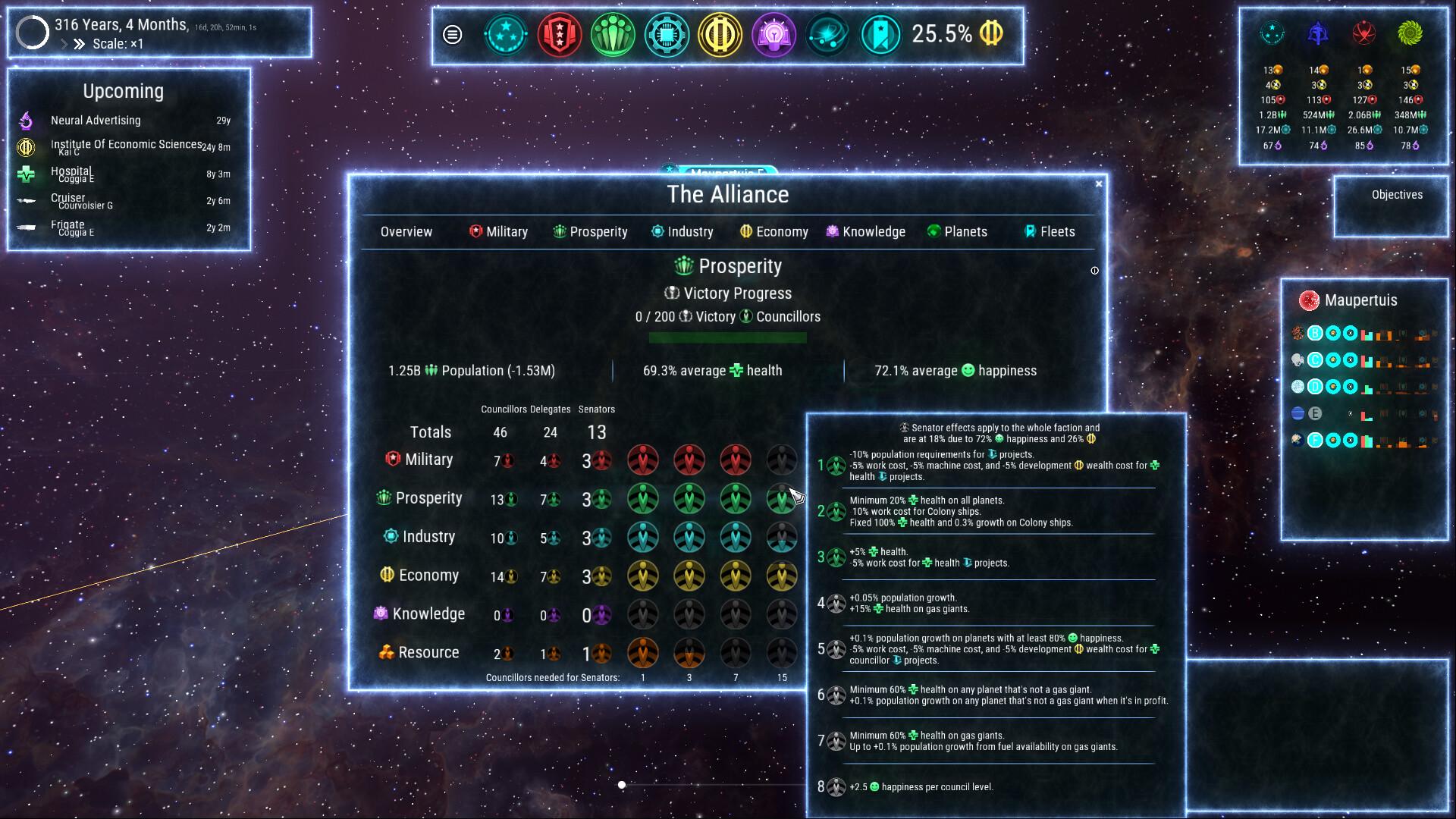This screenshot has height=819, width=1456.
Task: Click the Objectives panel
Action: [x=1397, y=195]
